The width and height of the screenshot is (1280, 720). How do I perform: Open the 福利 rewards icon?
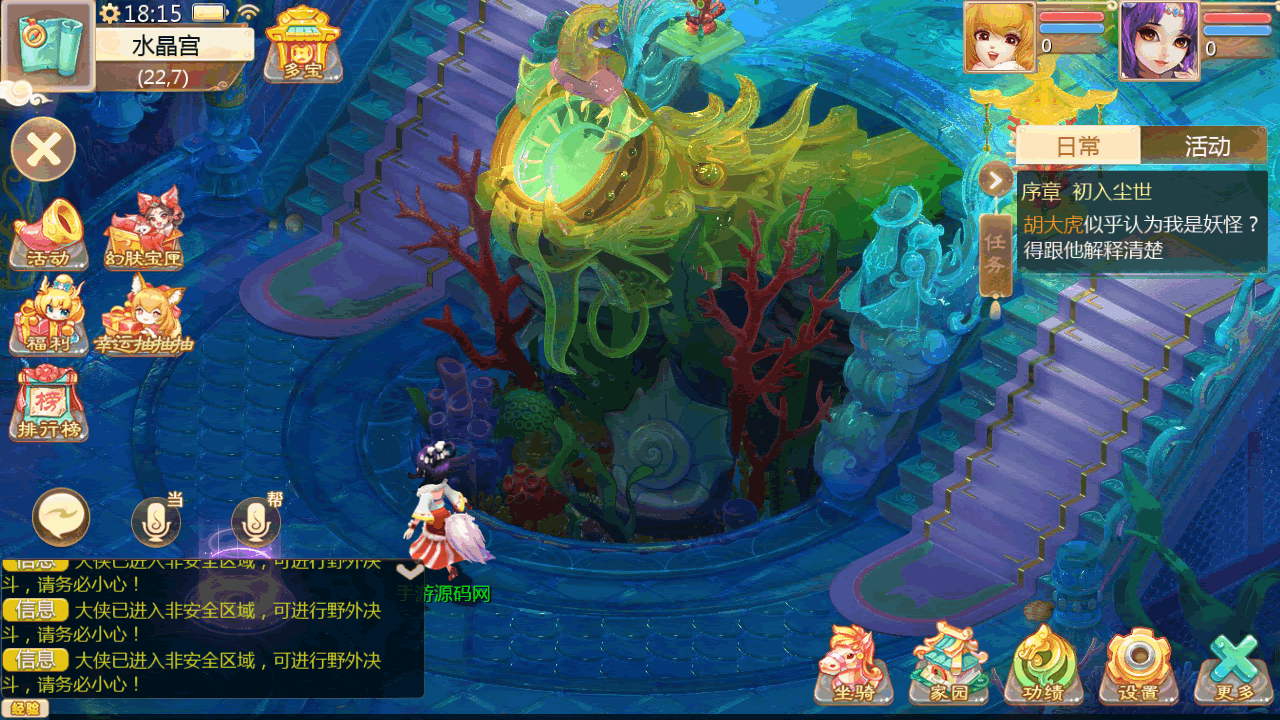coord(48,317)
